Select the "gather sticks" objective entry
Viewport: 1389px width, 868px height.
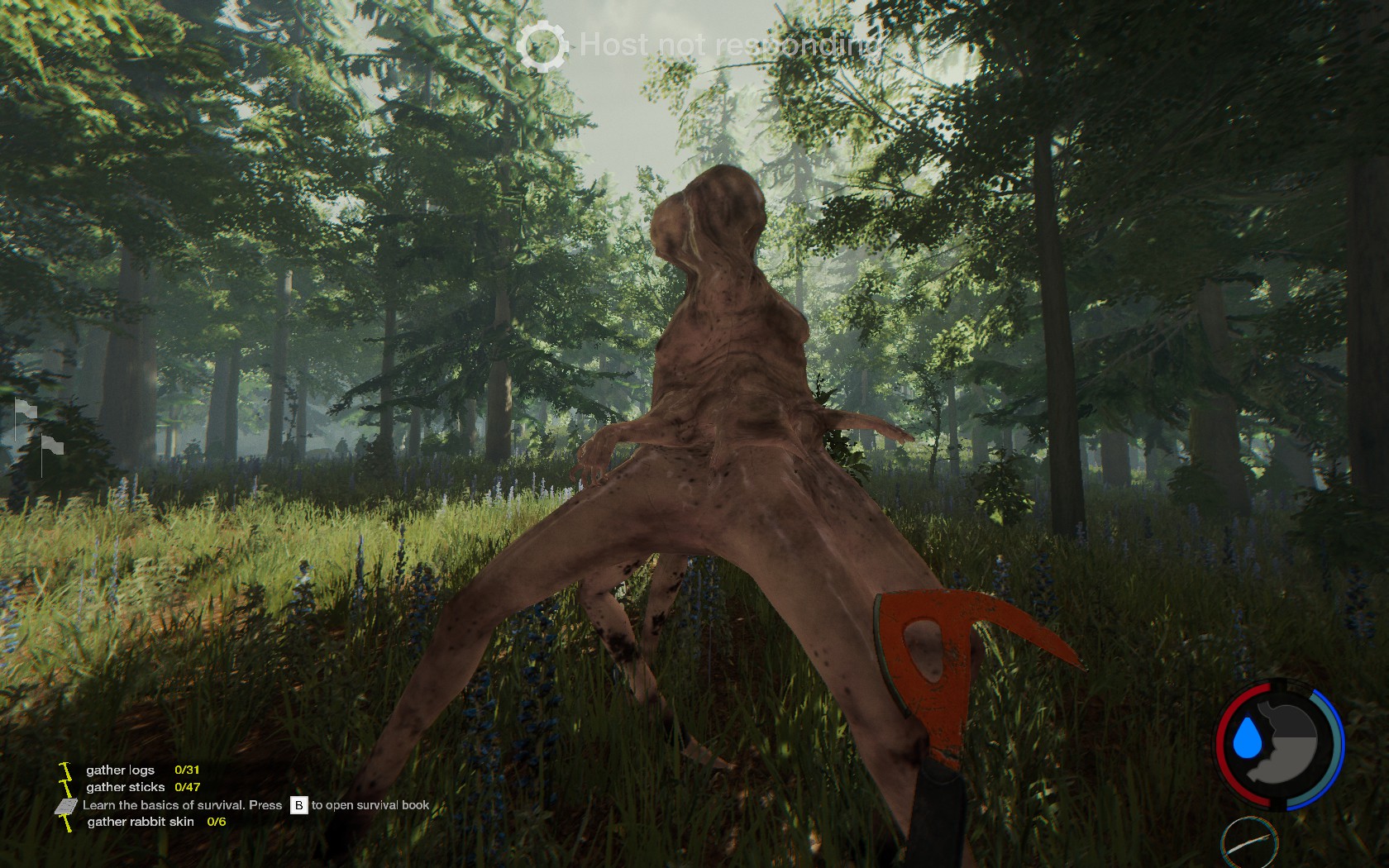pyautogui.click(x=126, y=787)
